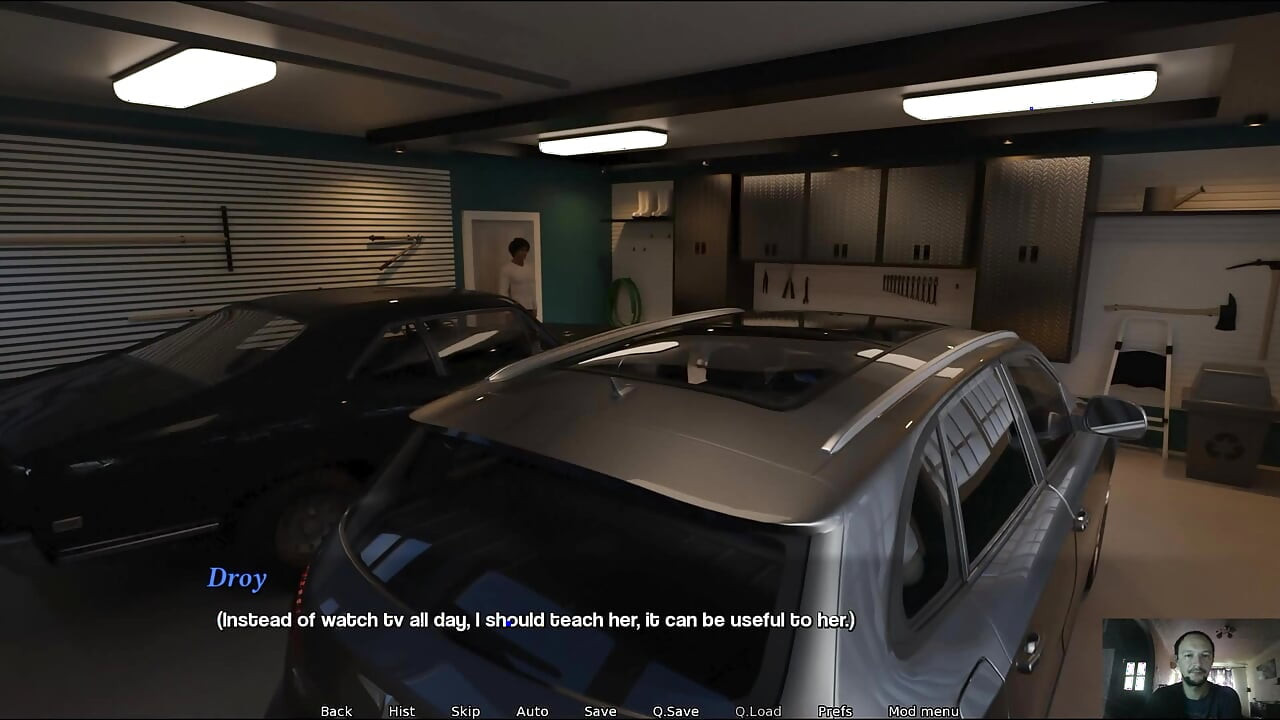Load the quick save with Q.Load
The height and width of the screenshot is (720, 1280).
coord(758,711)
